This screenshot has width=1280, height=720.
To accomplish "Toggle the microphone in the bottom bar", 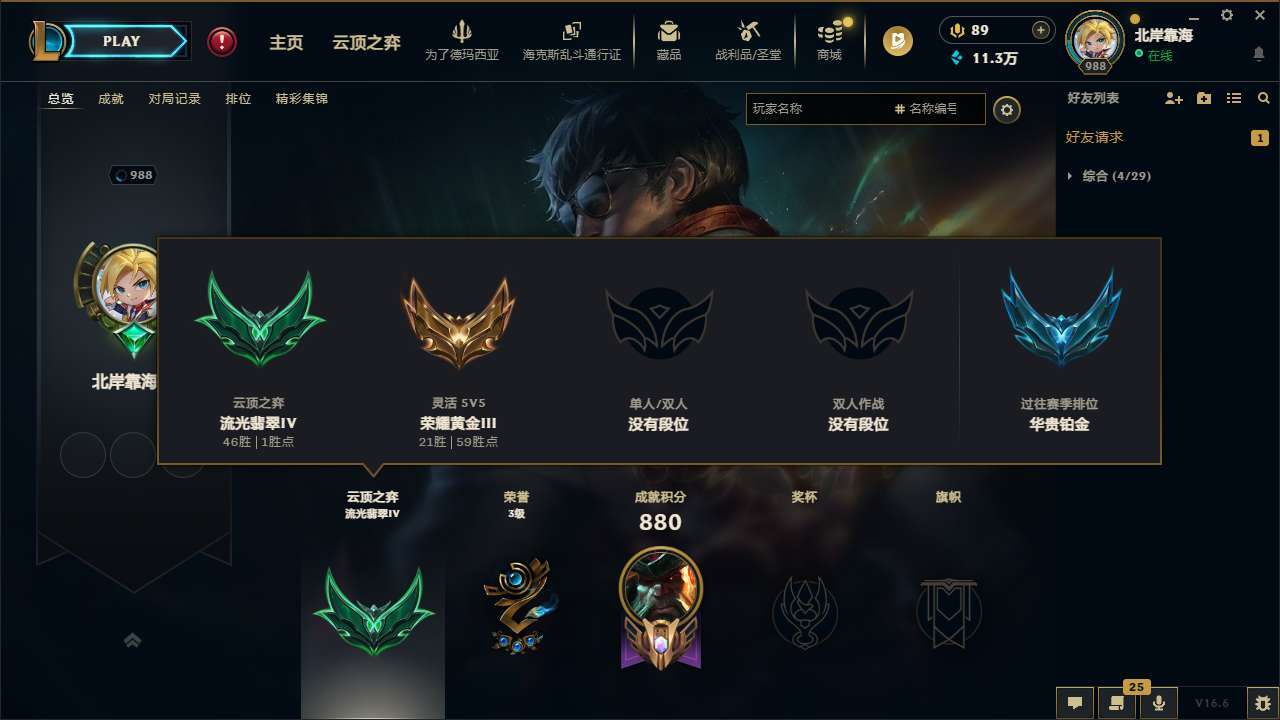I will 1158,703.
